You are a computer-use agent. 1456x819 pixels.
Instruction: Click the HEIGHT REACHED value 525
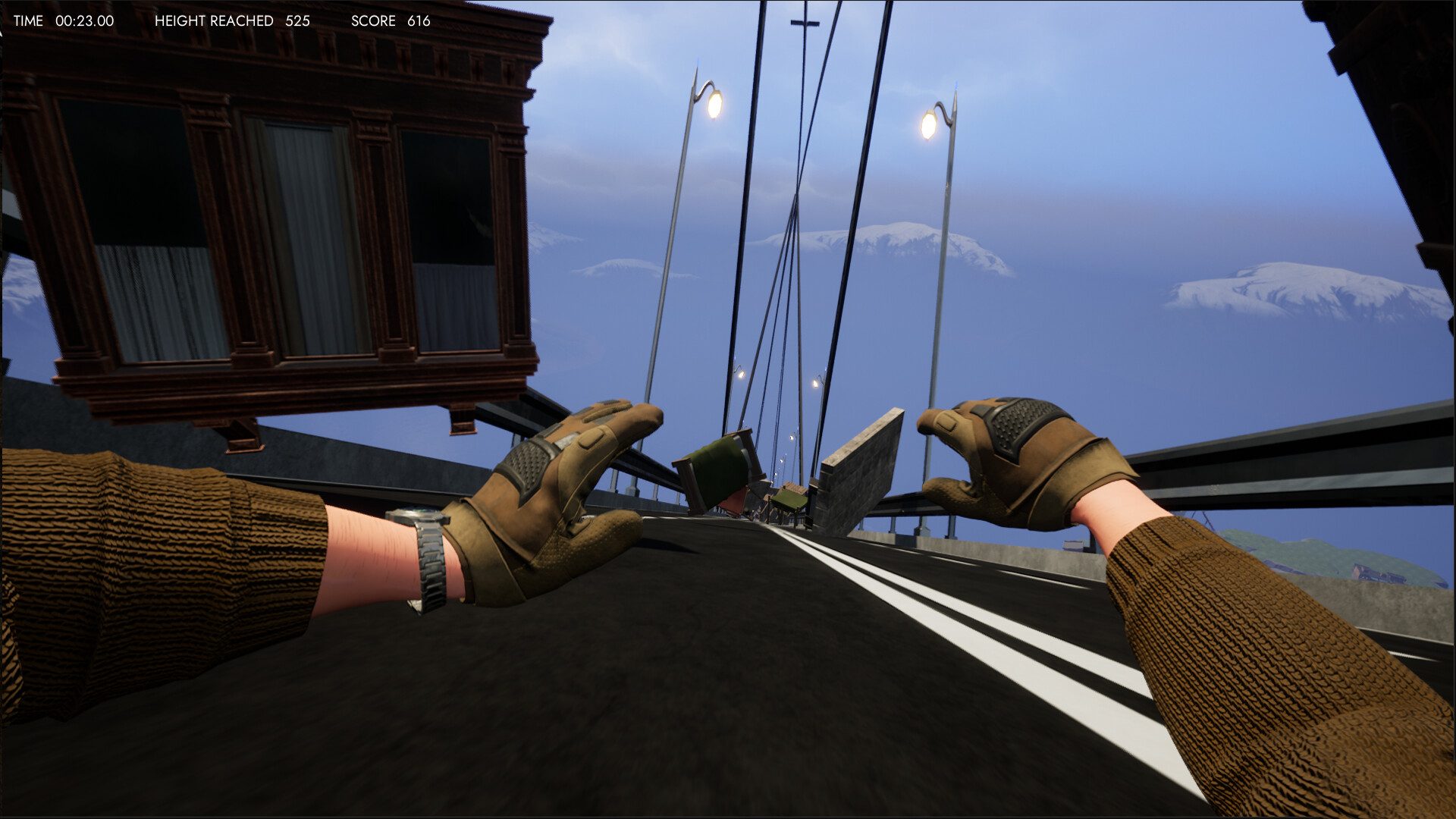pos(297,21)
